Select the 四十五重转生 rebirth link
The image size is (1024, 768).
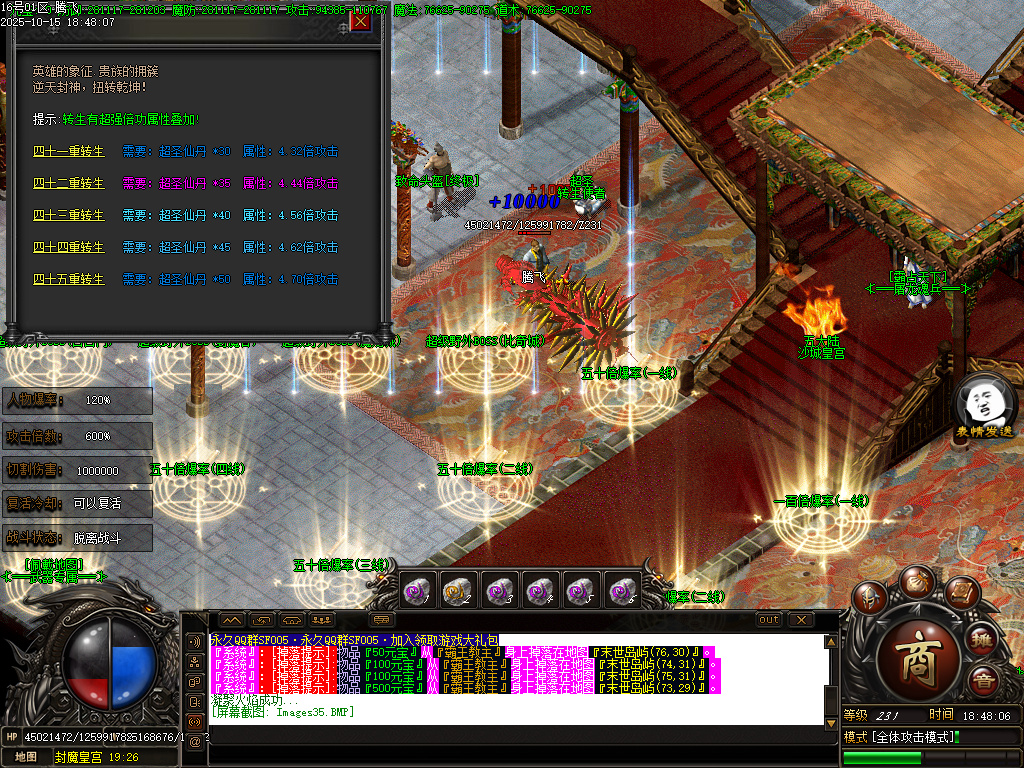[68, 280]
